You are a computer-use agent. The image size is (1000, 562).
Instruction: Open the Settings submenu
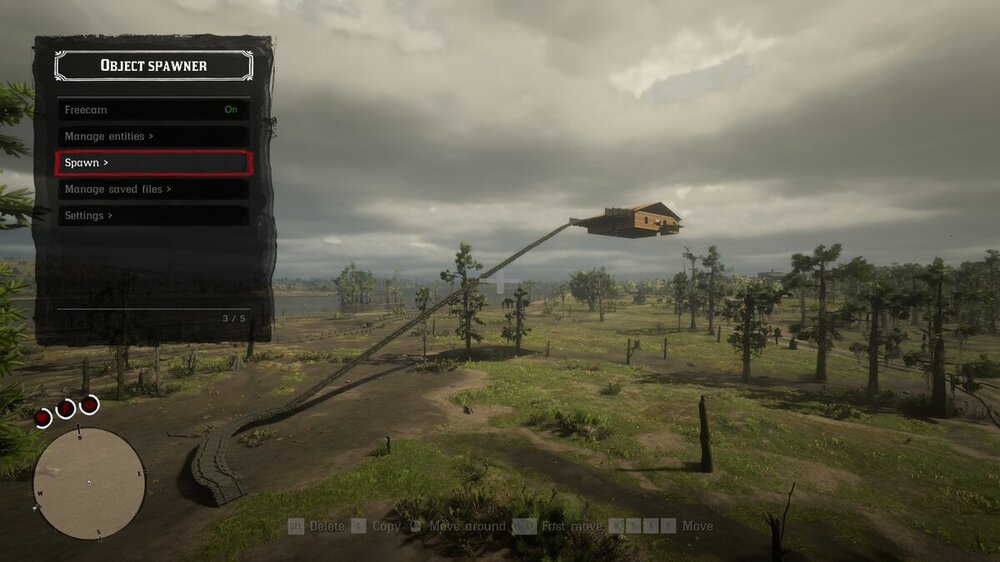(153, 215)
